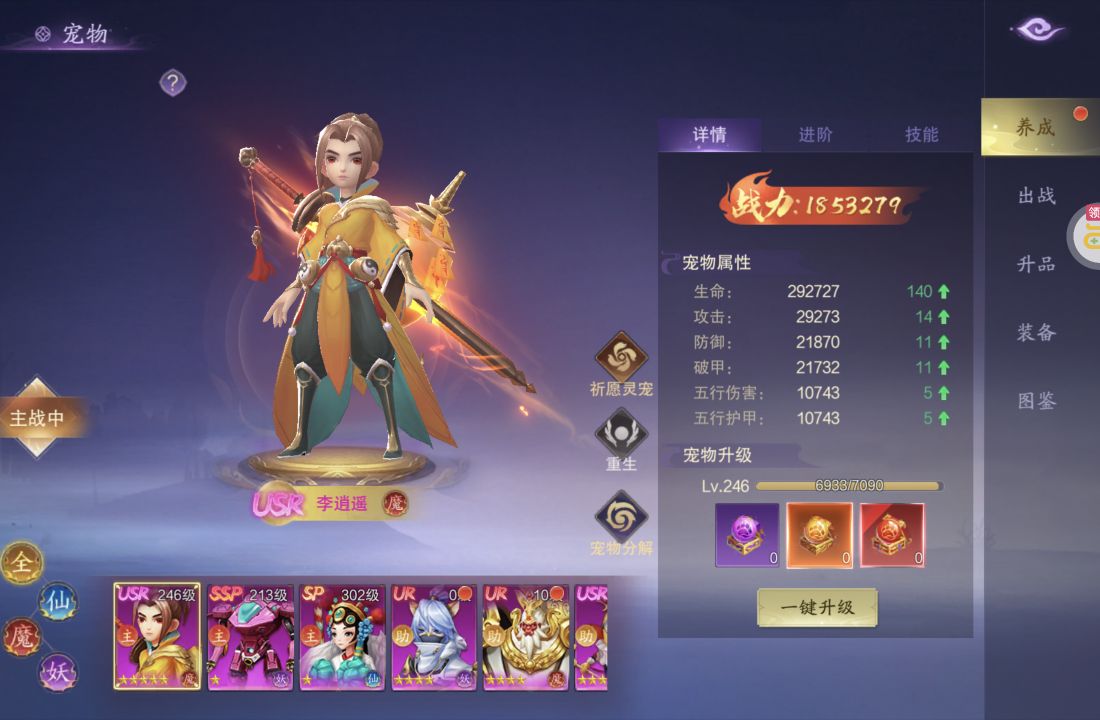1100x720 pixels.
Task: Show the 装备 equipment section
Action: 1036,332
